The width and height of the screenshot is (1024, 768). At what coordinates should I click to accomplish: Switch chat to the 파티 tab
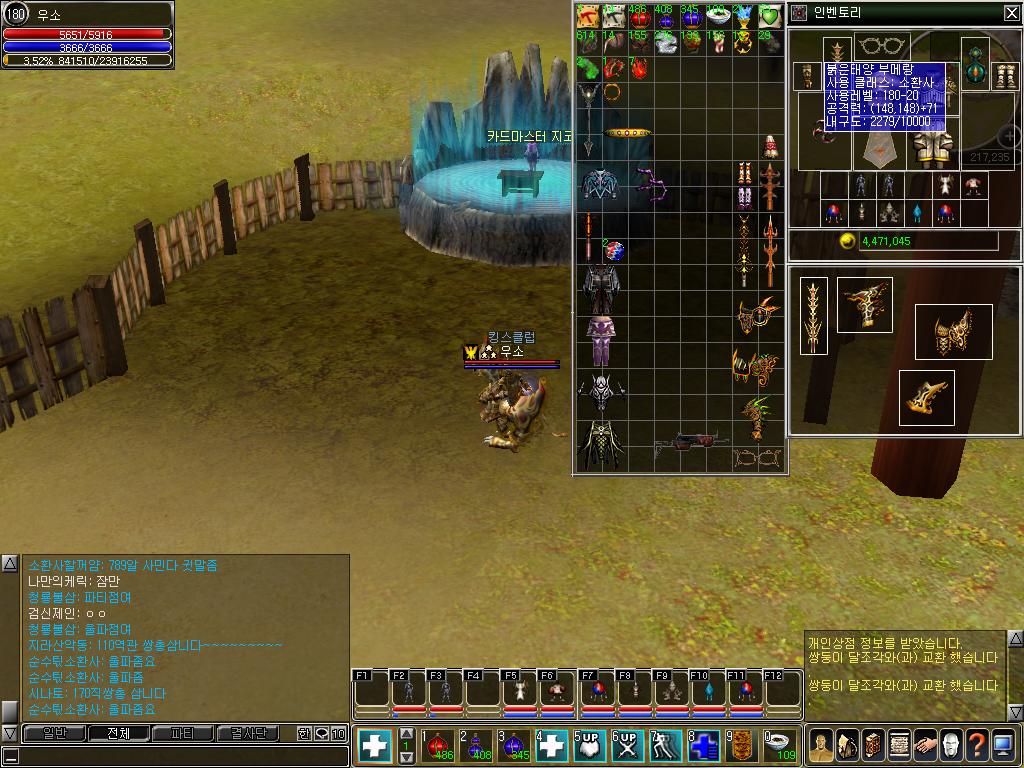[183, 733]
